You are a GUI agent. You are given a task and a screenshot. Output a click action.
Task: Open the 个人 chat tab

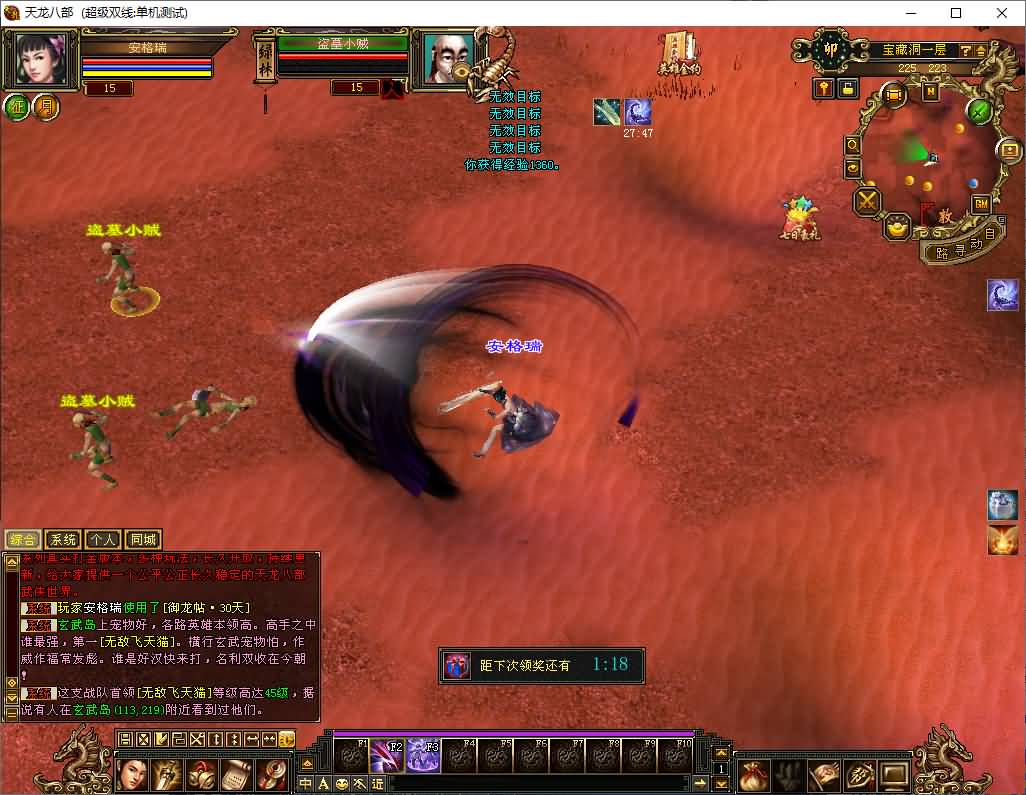coord(104,540)
